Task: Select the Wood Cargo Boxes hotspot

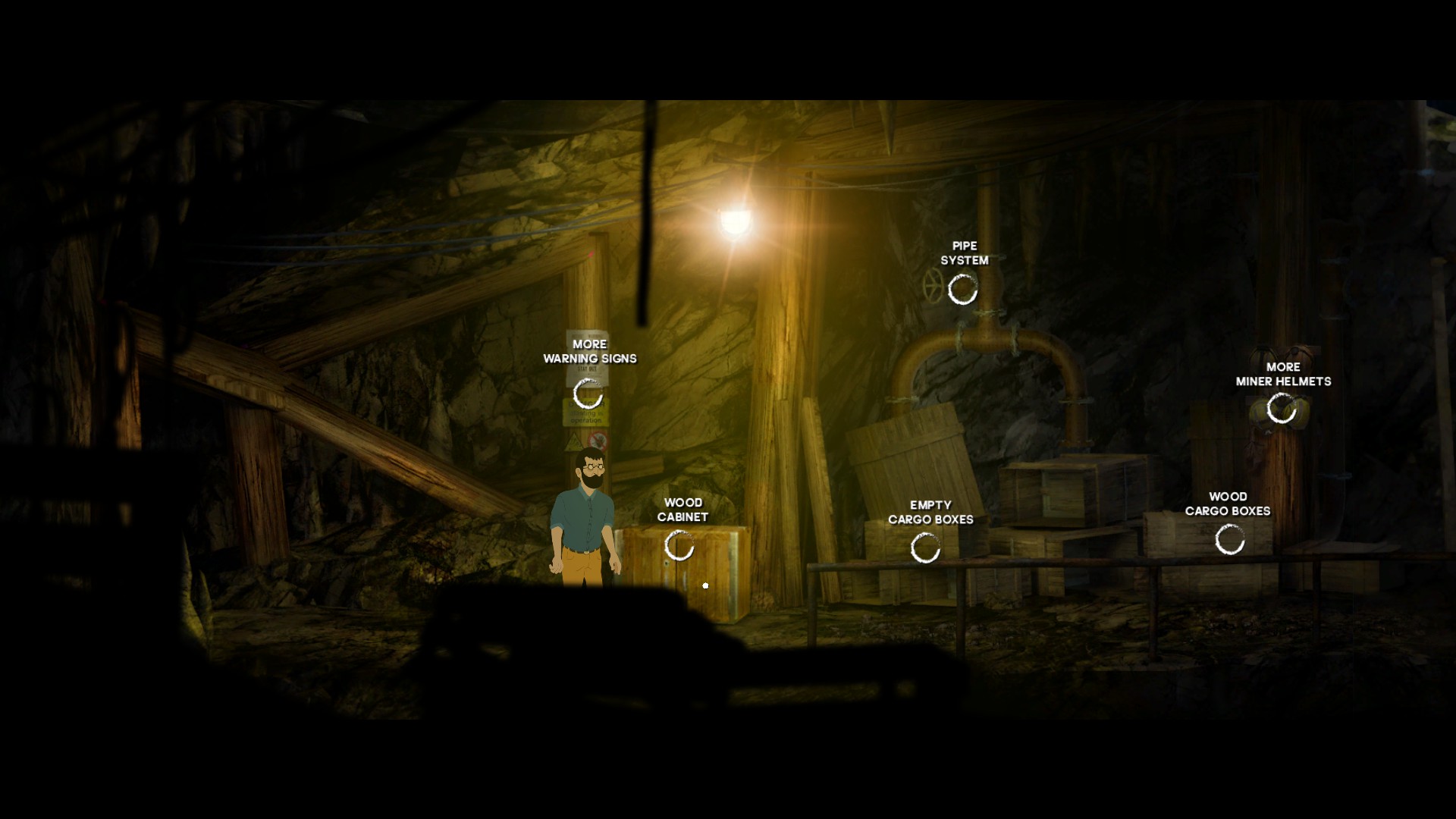Action: click(x=1229, y=539)
